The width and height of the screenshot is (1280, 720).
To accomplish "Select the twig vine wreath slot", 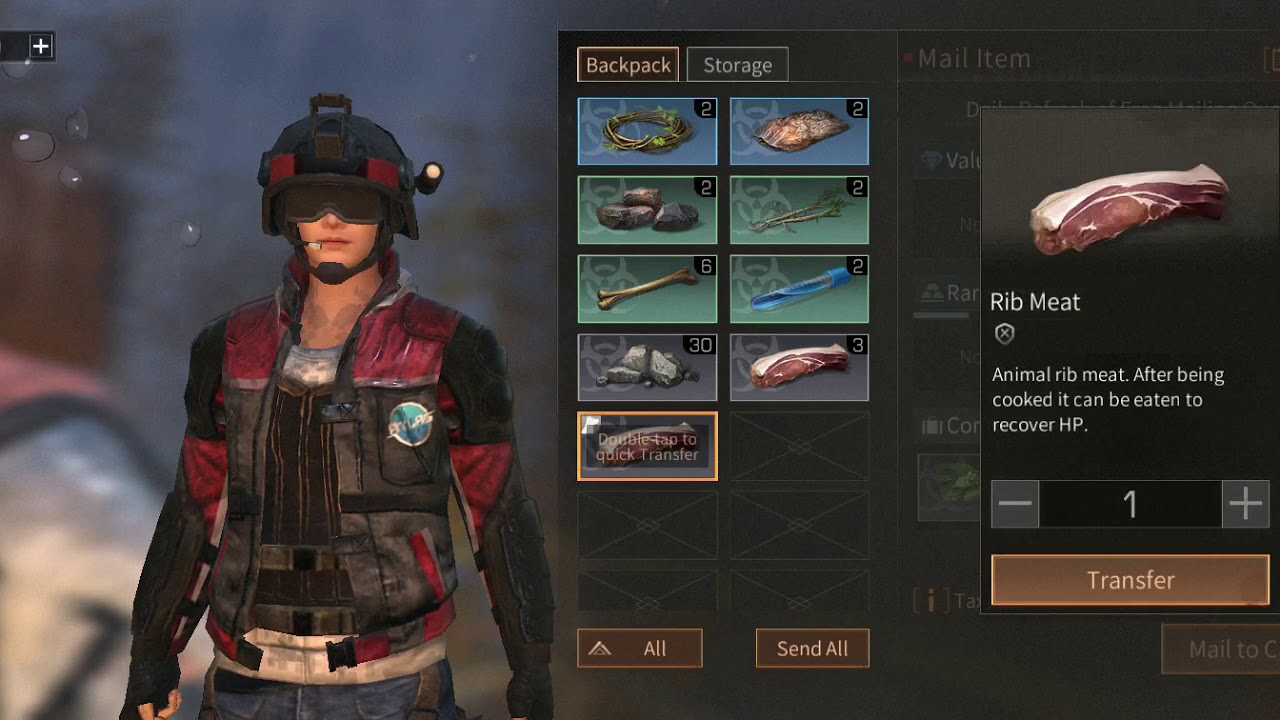I will click(647, 131).
